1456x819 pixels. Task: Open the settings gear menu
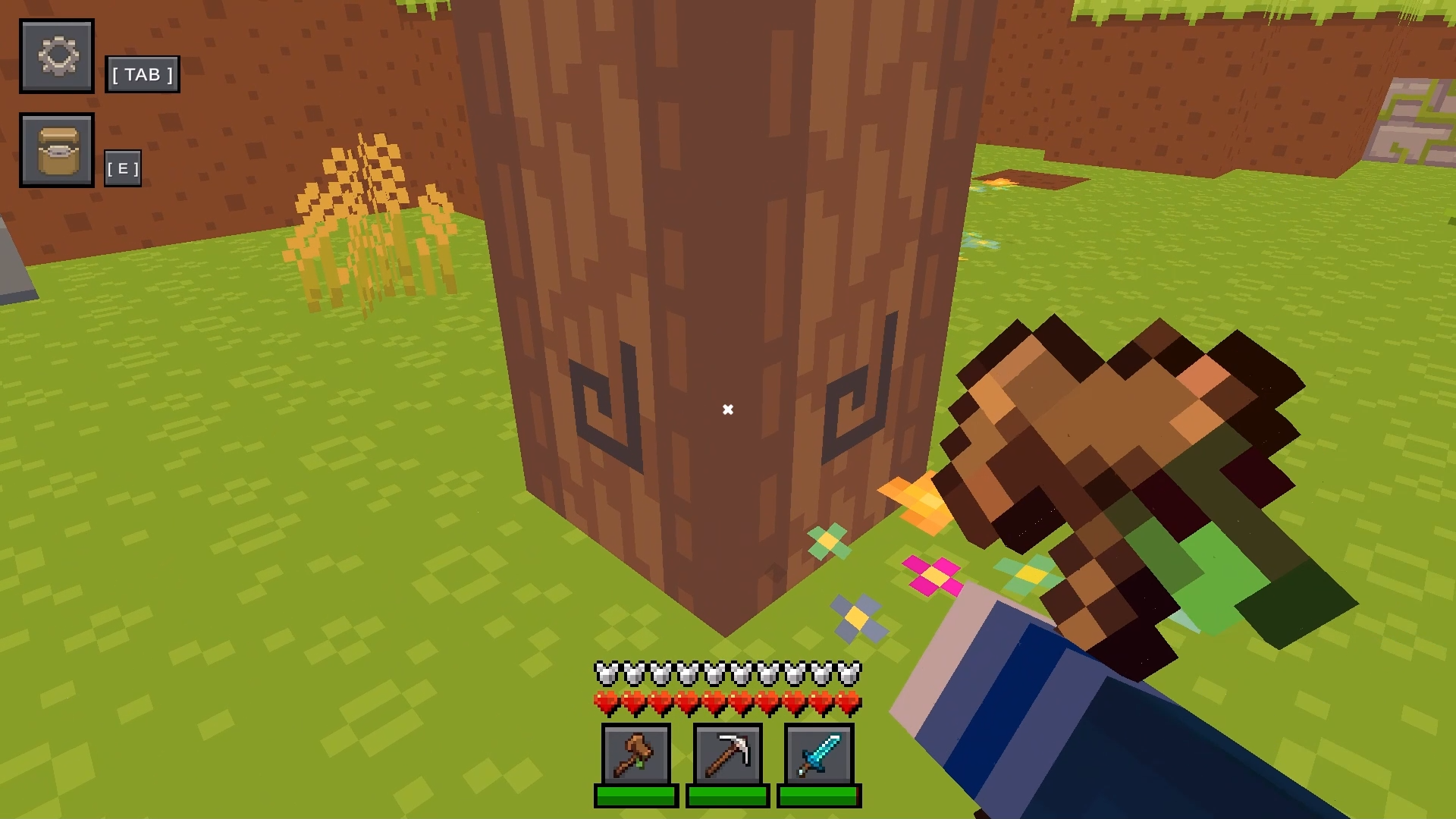(x=56, y=56)
